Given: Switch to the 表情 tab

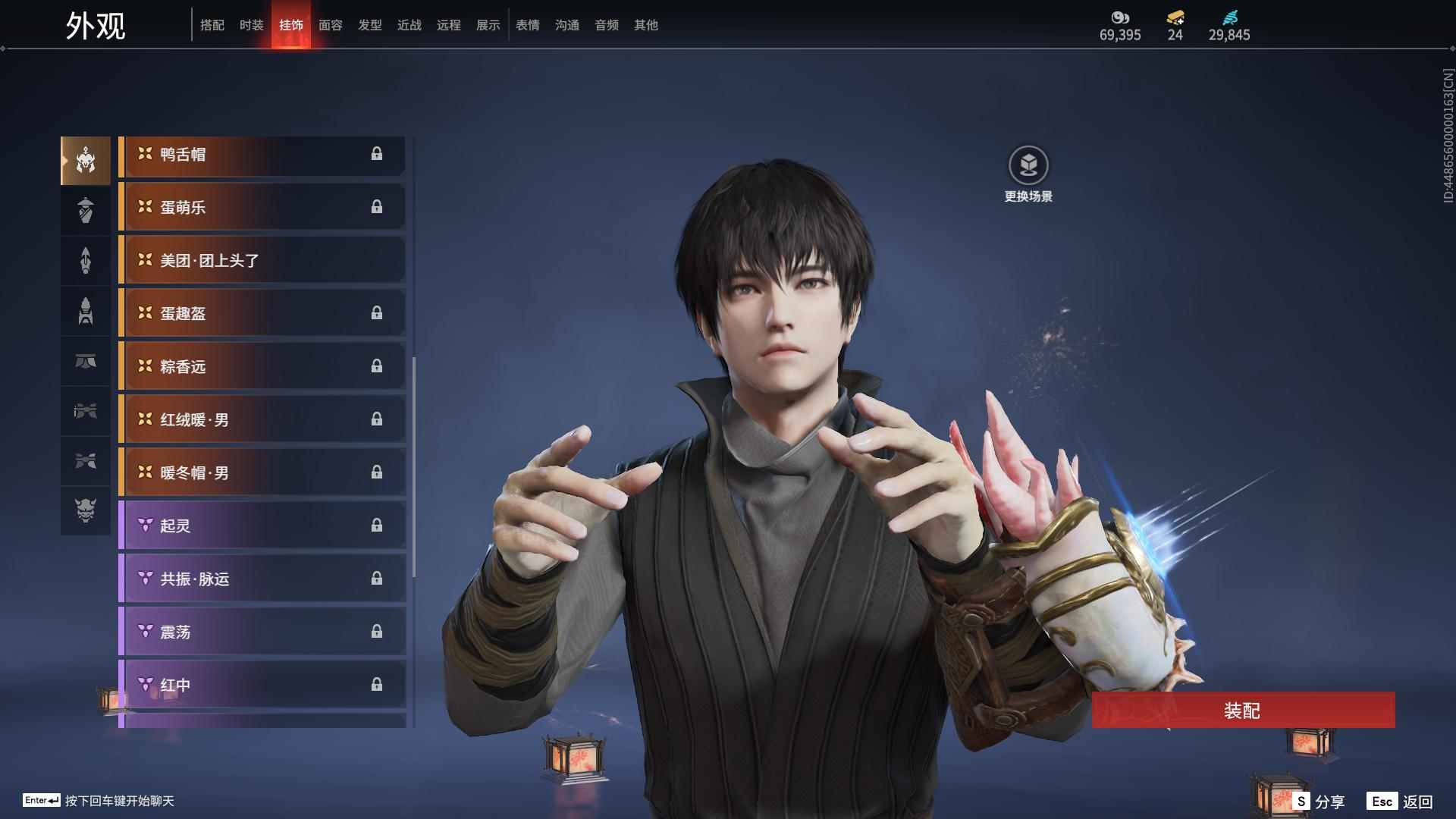Looking at the screenshot, I should [x=527, y=25].
